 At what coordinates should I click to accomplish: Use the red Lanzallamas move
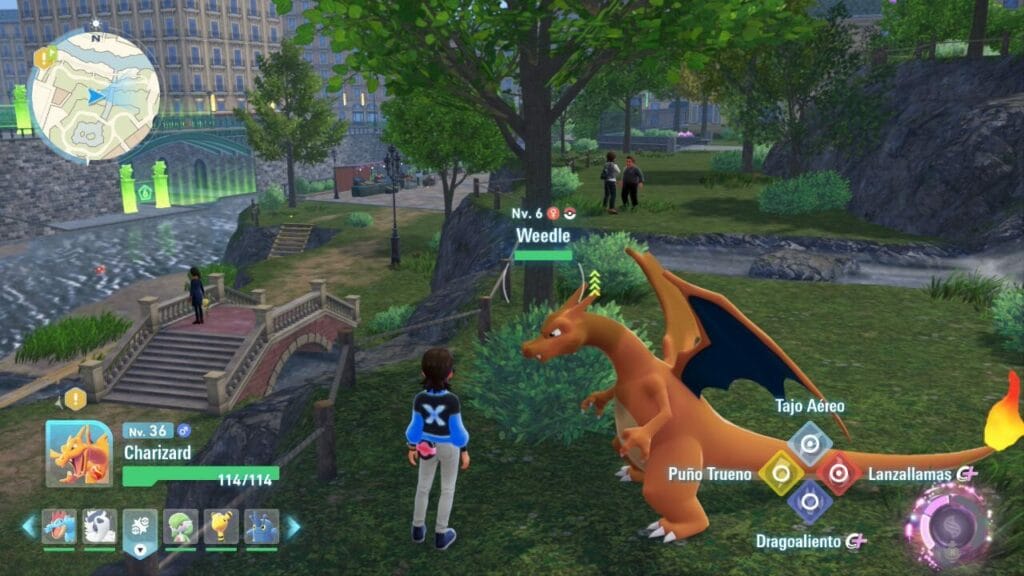pos(838,473)
